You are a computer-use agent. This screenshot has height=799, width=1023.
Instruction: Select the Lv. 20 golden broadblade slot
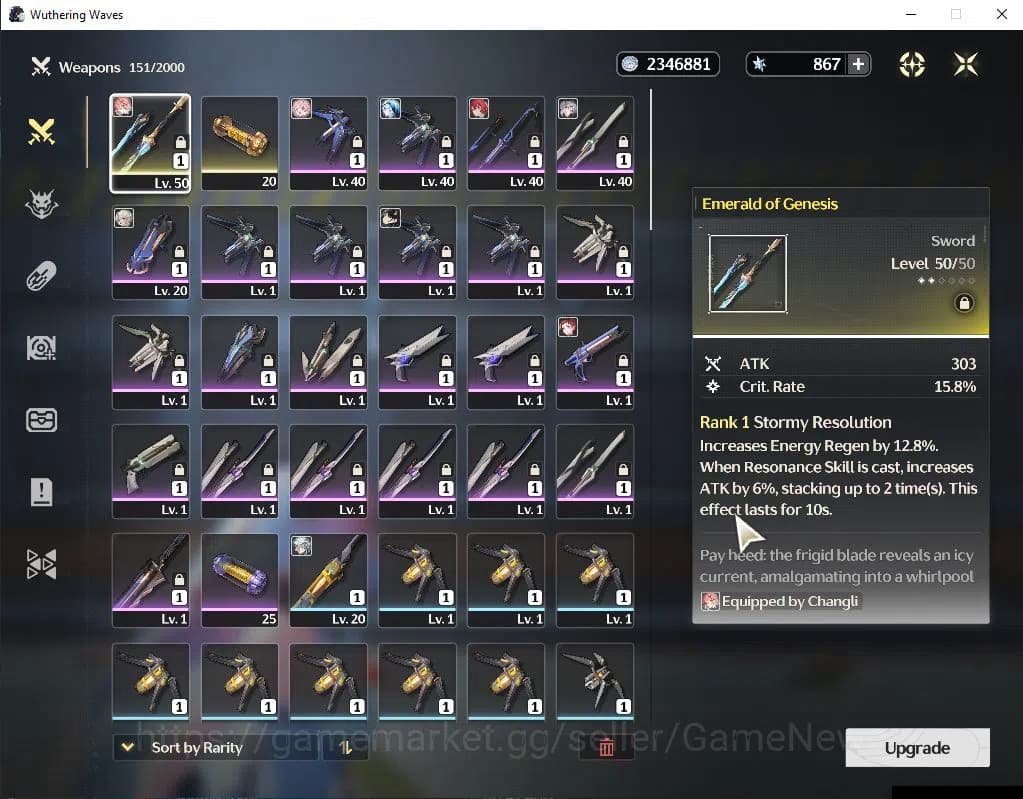(328, 580)
